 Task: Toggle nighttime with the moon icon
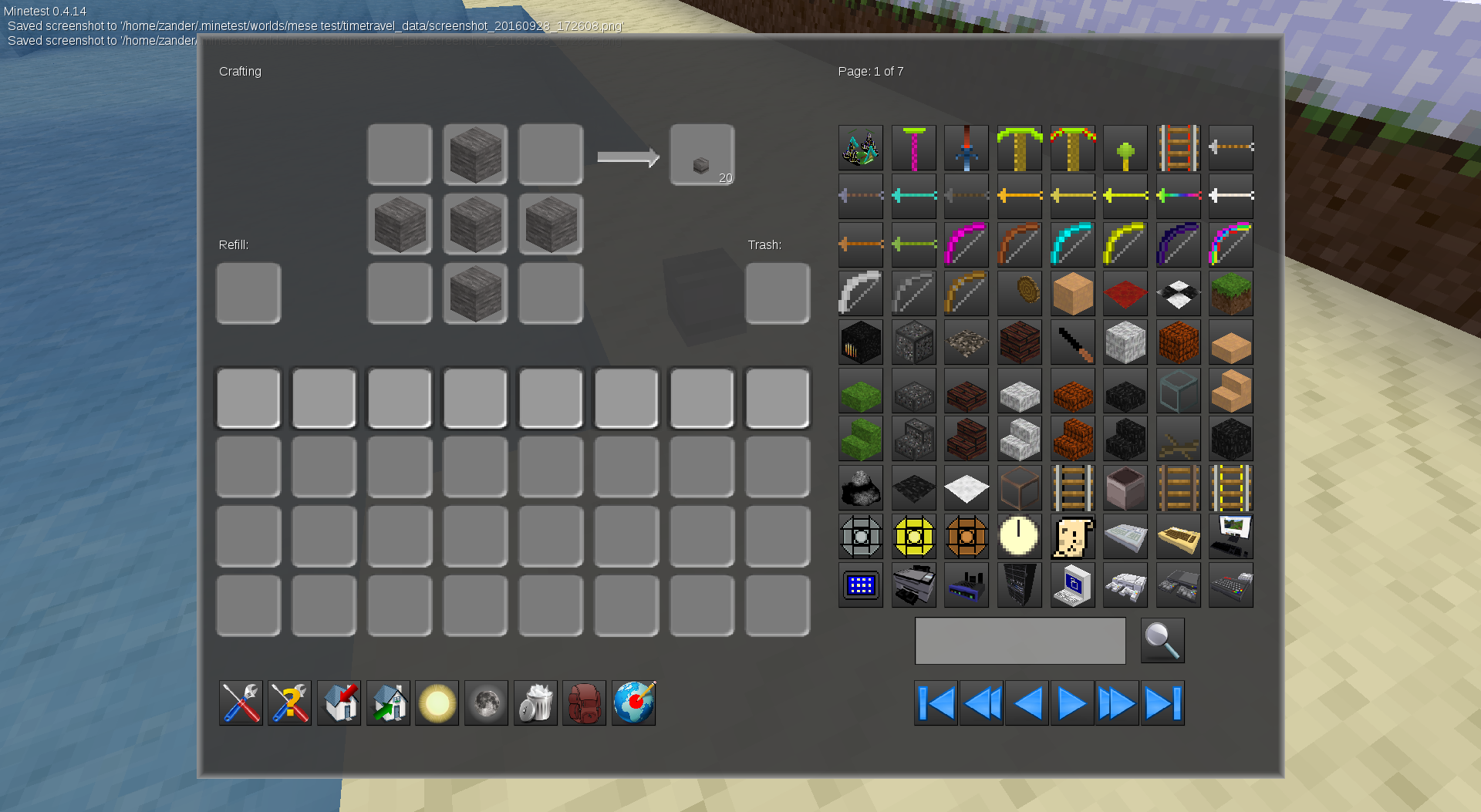pos(486,702)
